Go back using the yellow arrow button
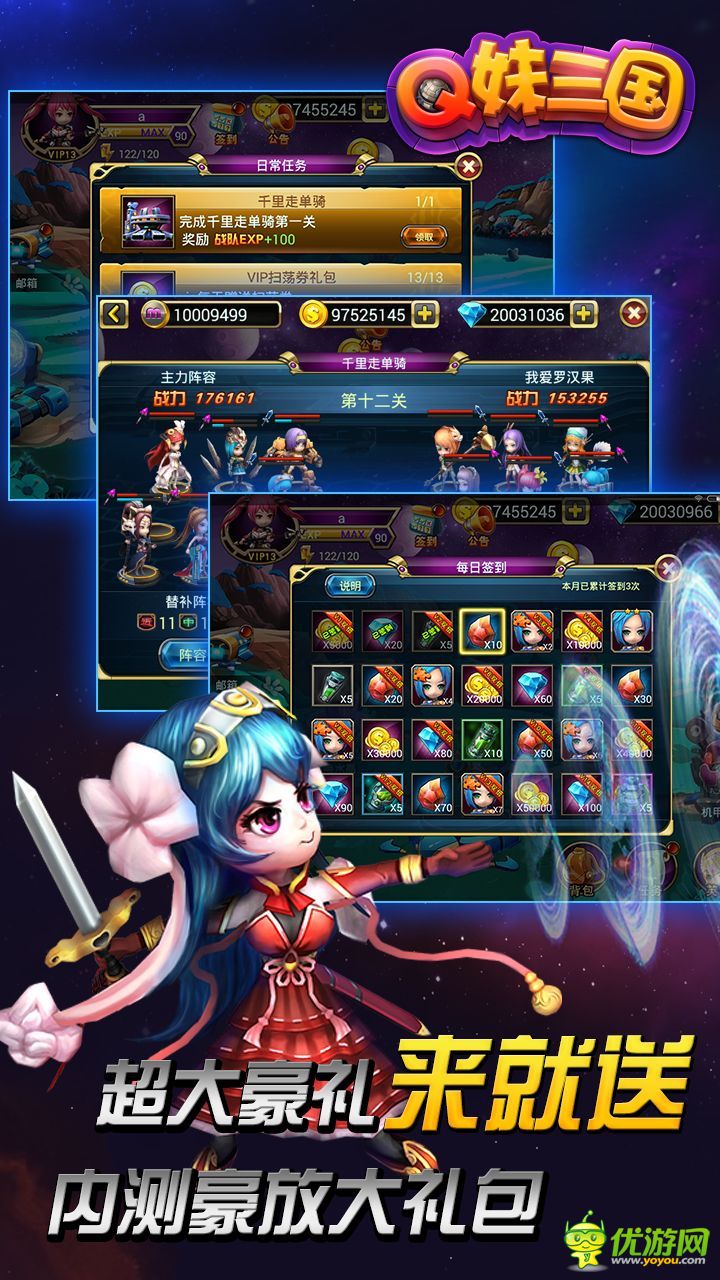This screenshot has width=720, height=1280. click(x=114, y=314)
